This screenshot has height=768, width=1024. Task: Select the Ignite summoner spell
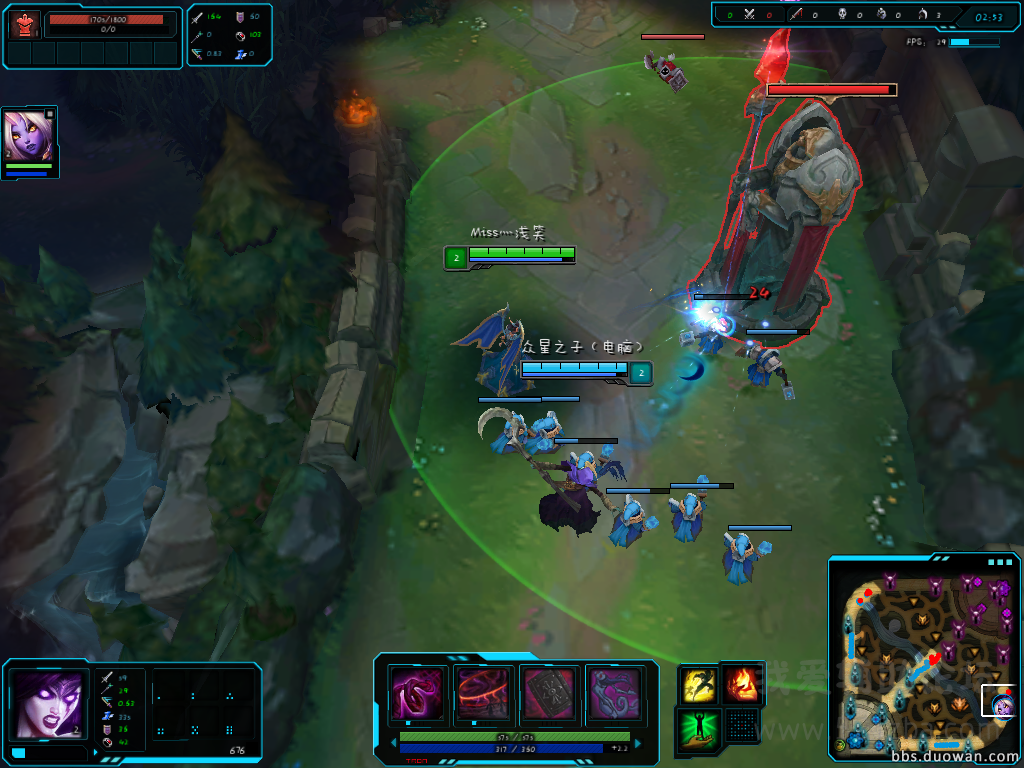tap(741, 685)
